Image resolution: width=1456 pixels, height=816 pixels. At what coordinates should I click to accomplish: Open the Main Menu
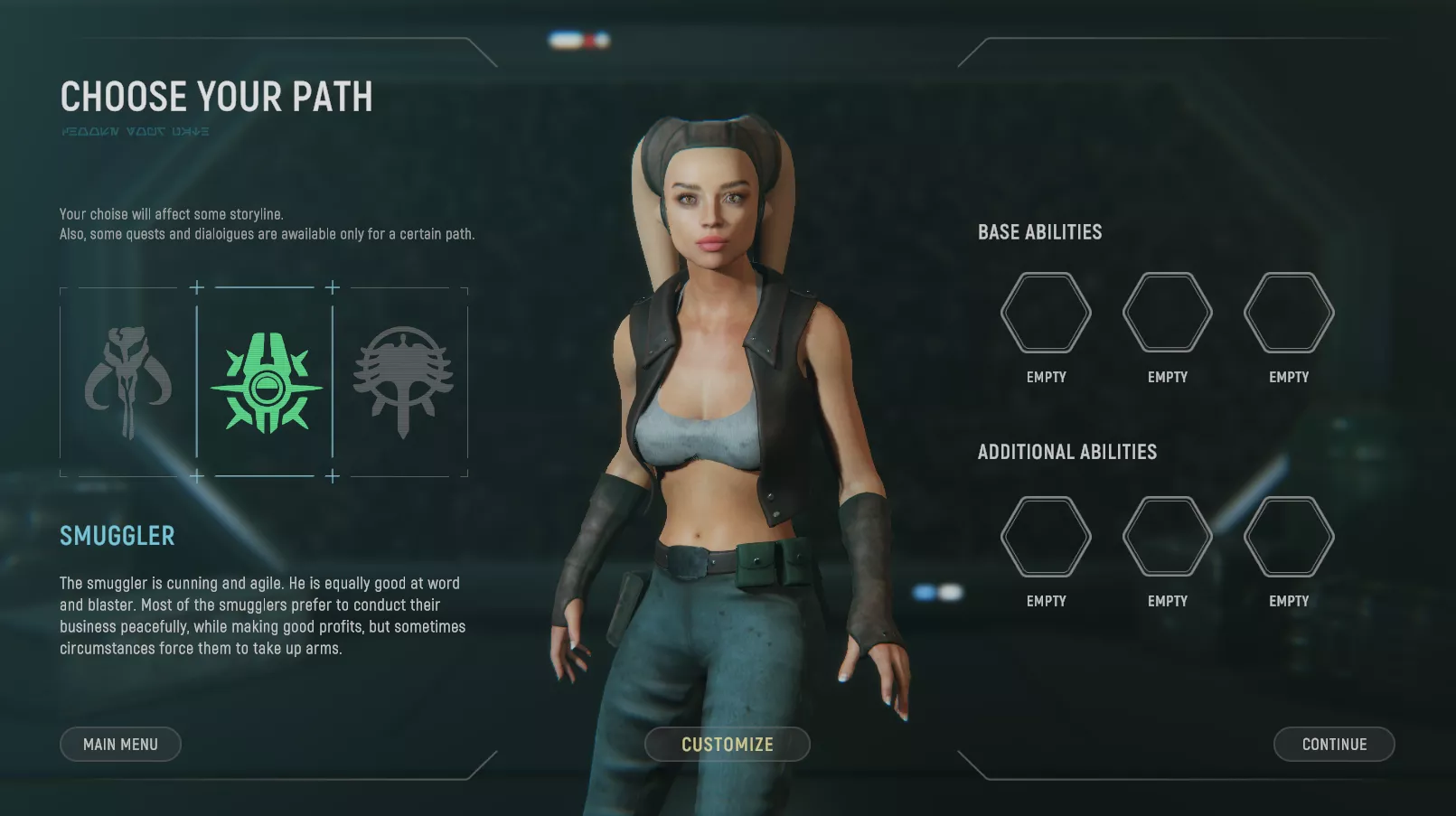pos(120,744)
